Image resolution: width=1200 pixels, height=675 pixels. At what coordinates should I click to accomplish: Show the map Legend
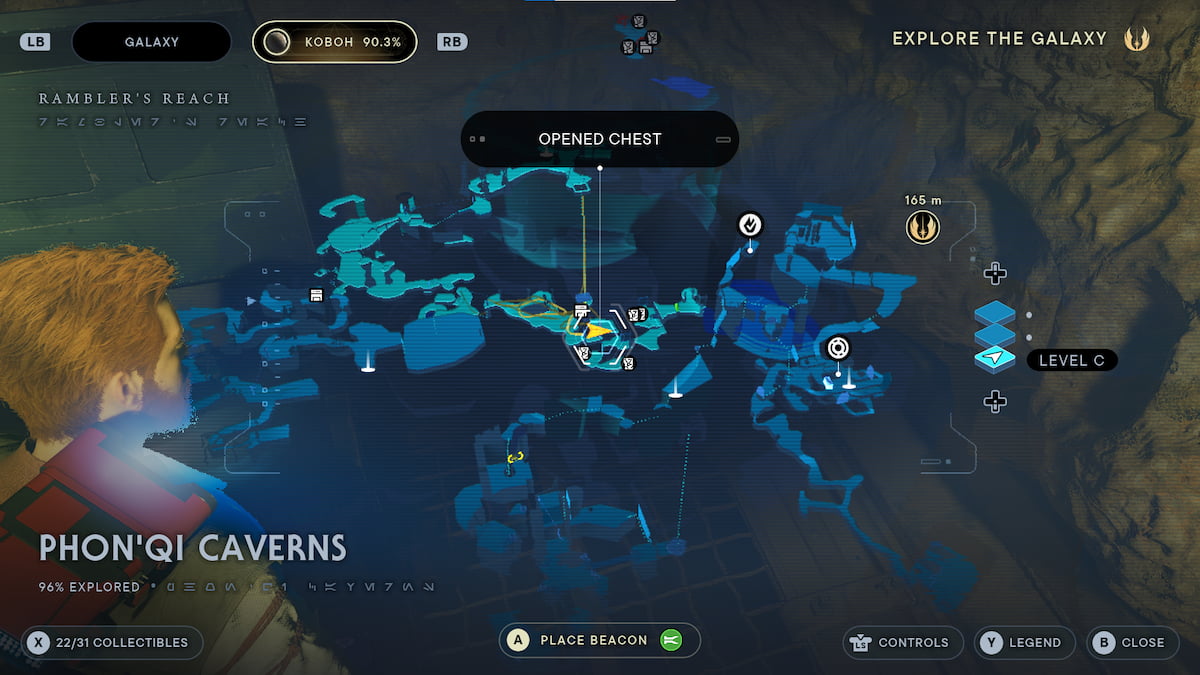tap(1021, 642)
